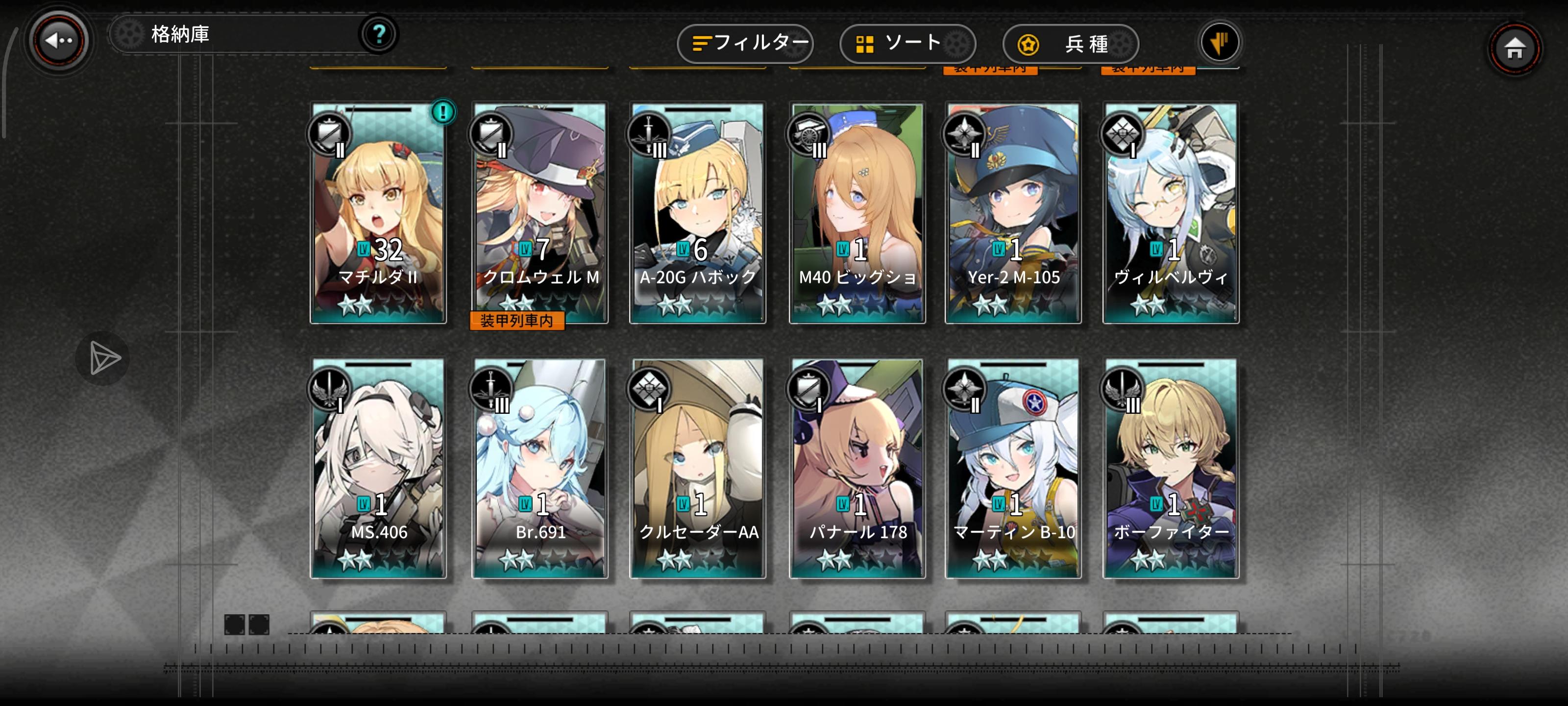Return to previous screen with back arrow
The image size is (1568, 706).
coord(58,40)
